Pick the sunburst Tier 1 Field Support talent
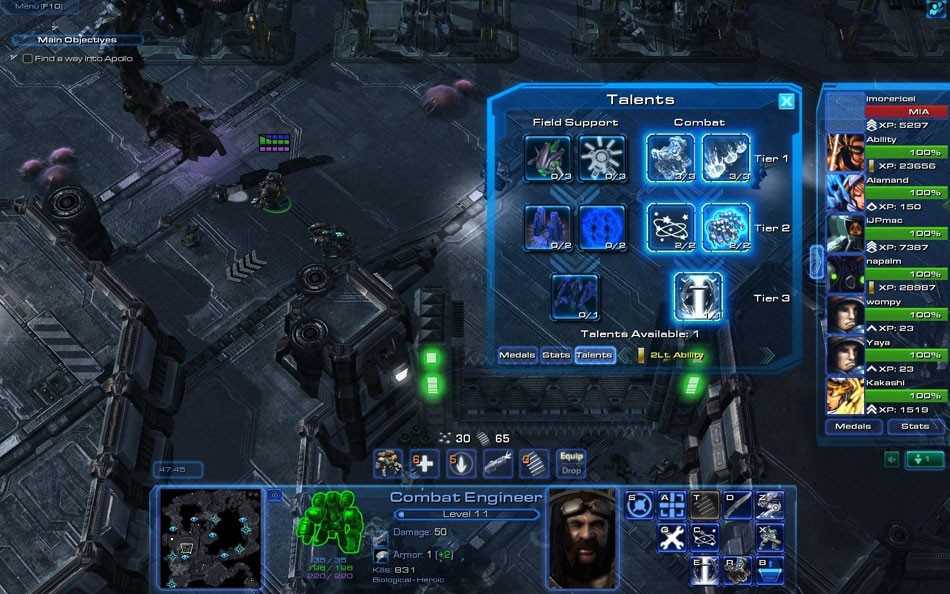The image size is (950, 594). pos(603,158)
